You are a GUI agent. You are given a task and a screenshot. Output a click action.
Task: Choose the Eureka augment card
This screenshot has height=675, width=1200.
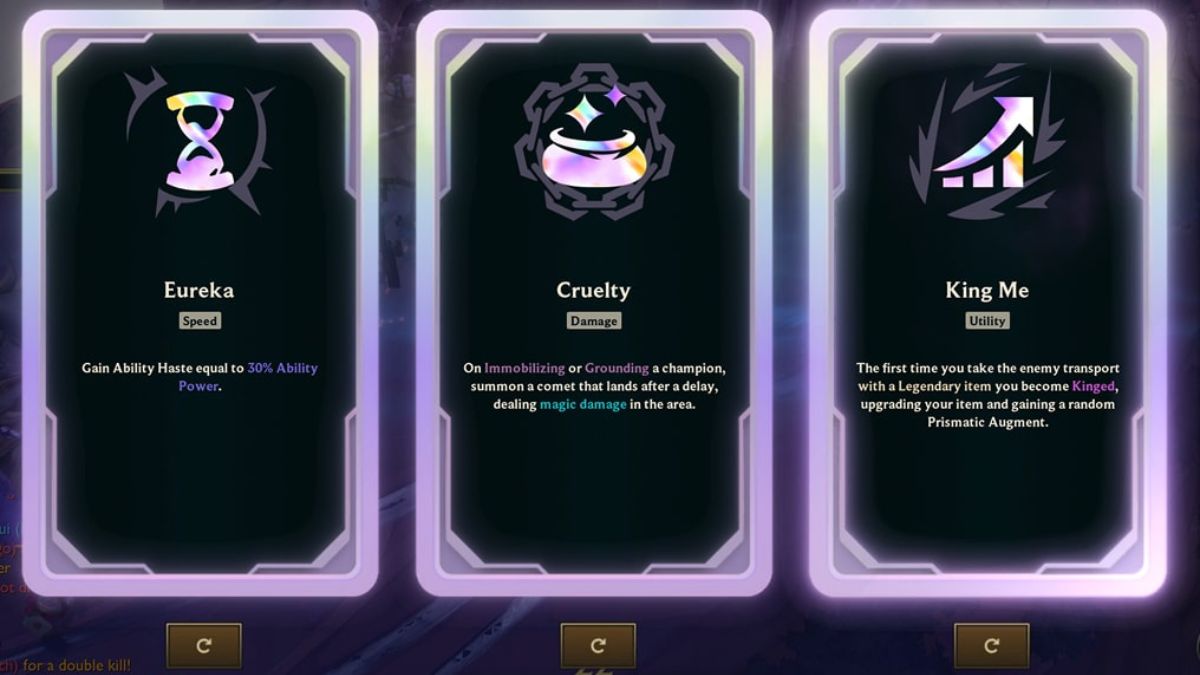click(x=200, y=300)
